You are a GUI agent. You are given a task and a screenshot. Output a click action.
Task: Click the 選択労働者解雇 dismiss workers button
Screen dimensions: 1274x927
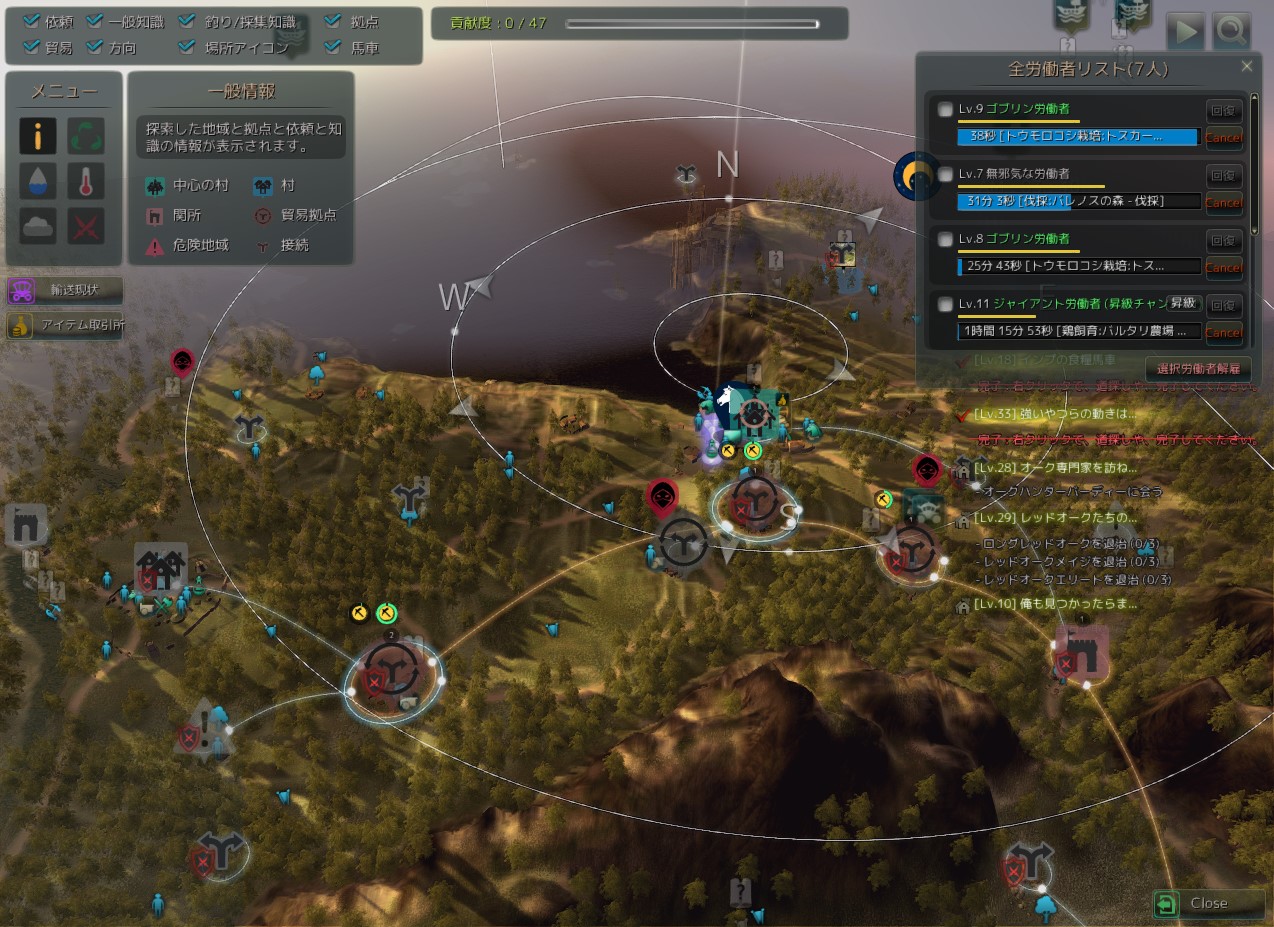(x=1198, y=369)
